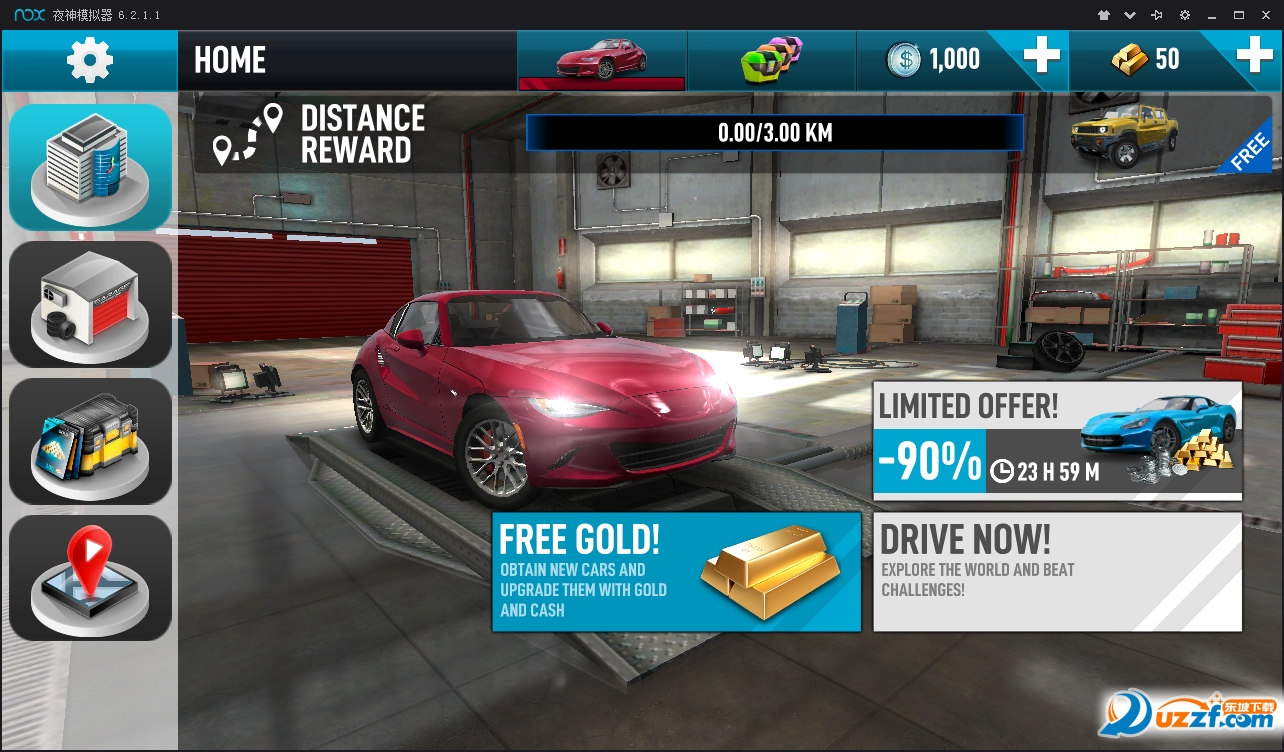Open the map locations sidebar icon
The width and height of the screenshot is (1284, 752).
(89, 577)
